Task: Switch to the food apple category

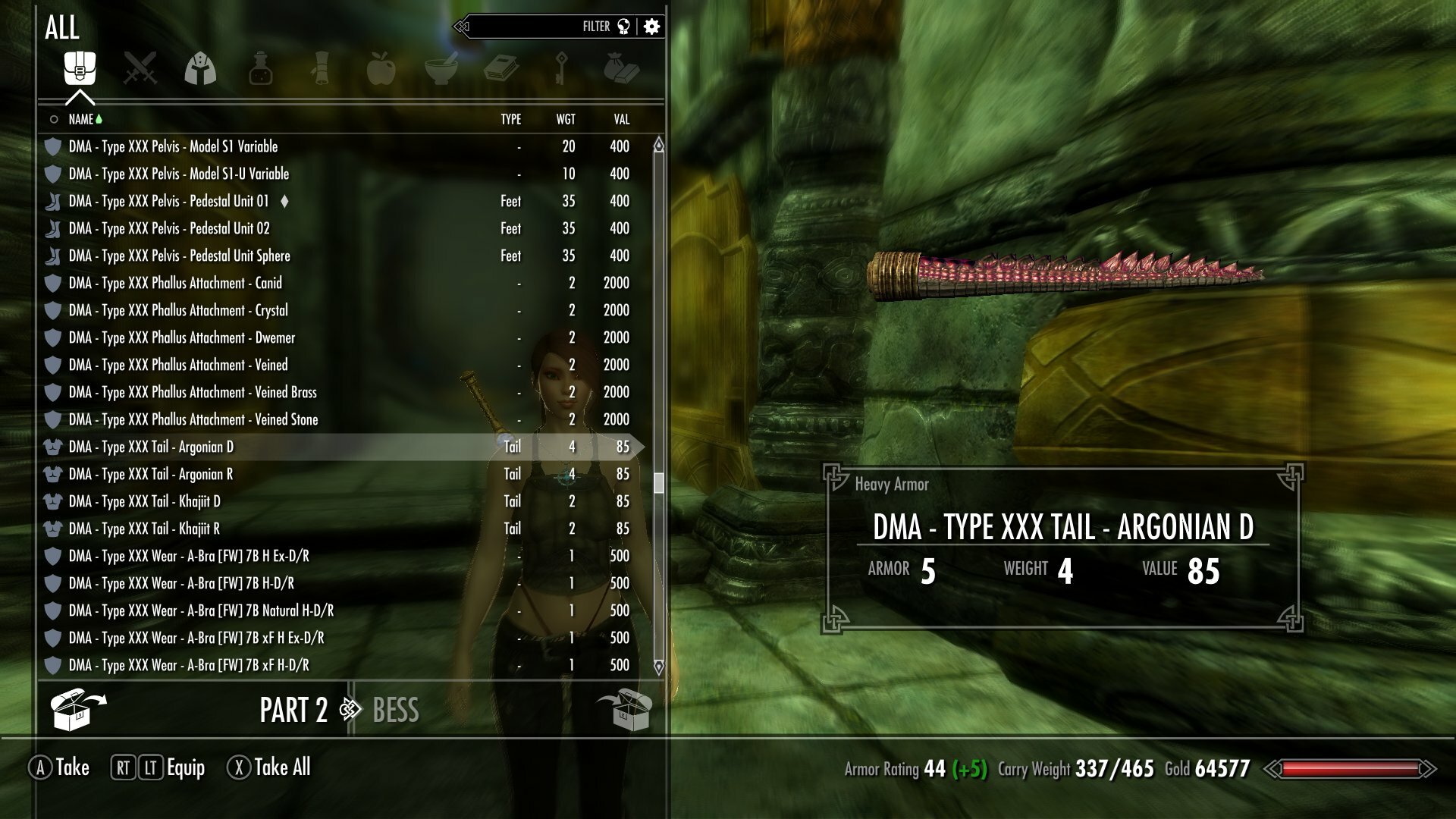Action: pos(381,68)
